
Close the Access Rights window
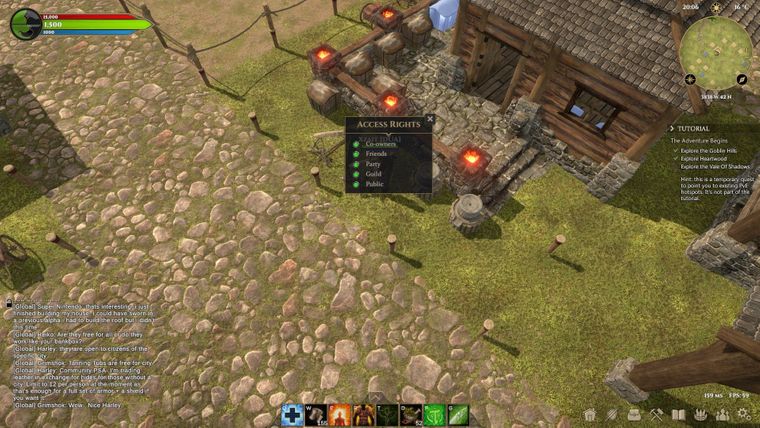point(431,118)
